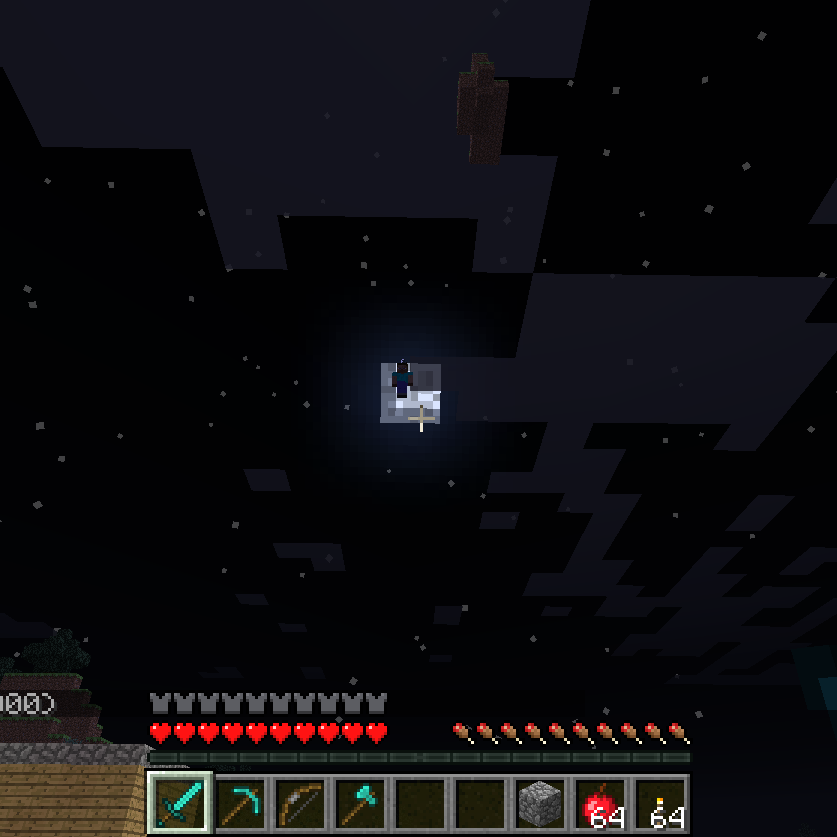Choose the torch stack in the hotbar
Screen dimensions: 837x837
click(x=661, y=802)
